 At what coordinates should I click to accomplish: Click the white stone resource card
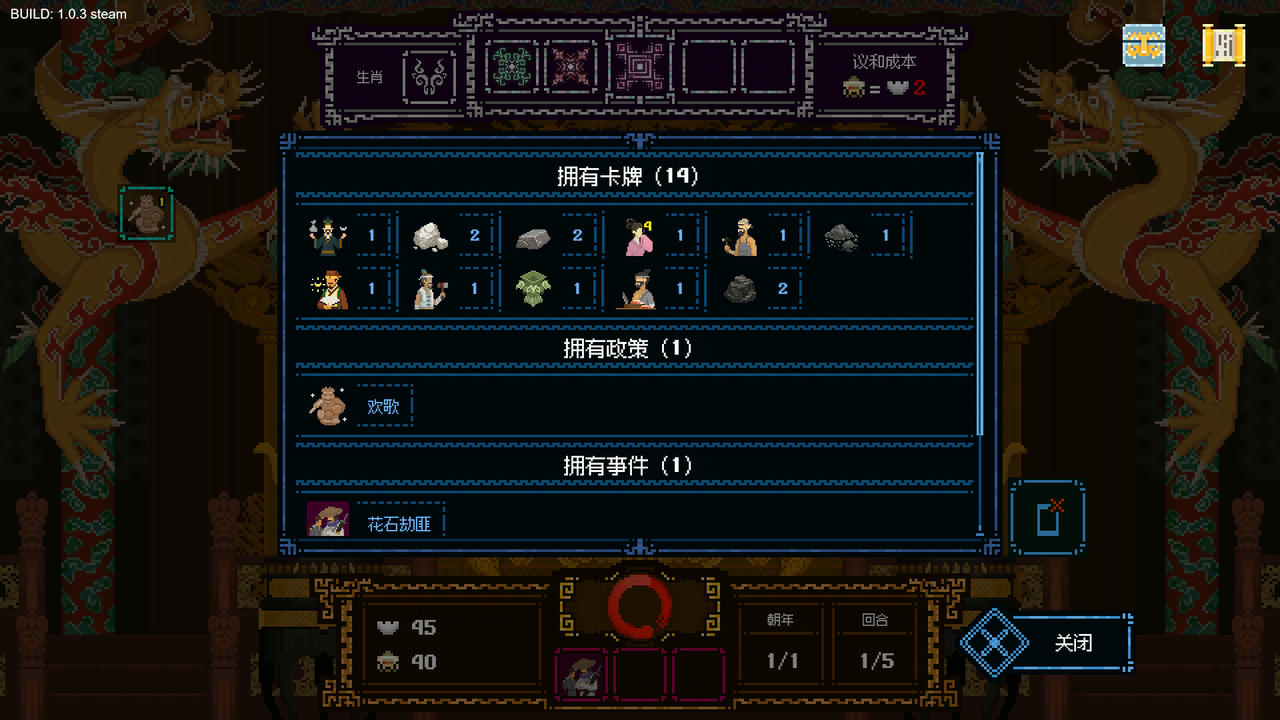point(428,235)
